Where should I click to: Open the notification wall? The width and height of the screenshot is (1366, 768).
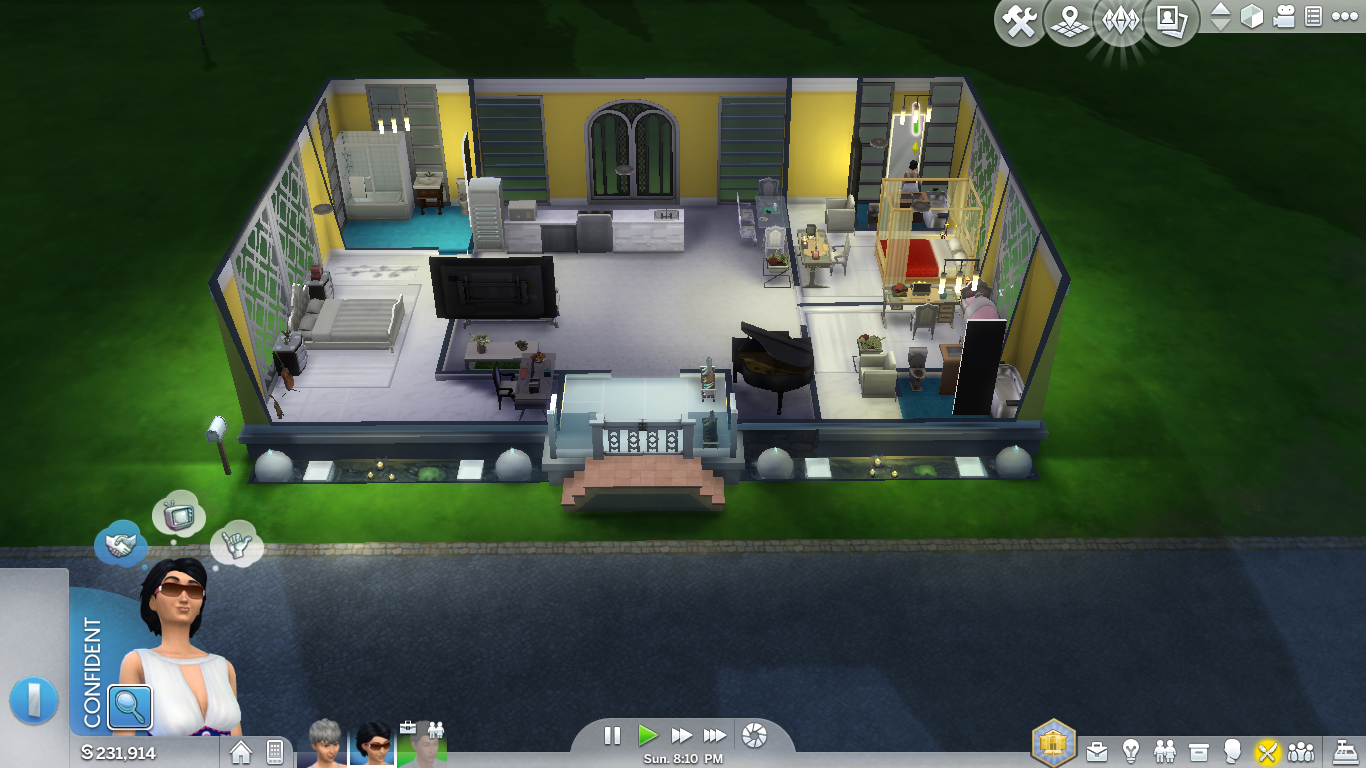click(x=1314, y=18)
